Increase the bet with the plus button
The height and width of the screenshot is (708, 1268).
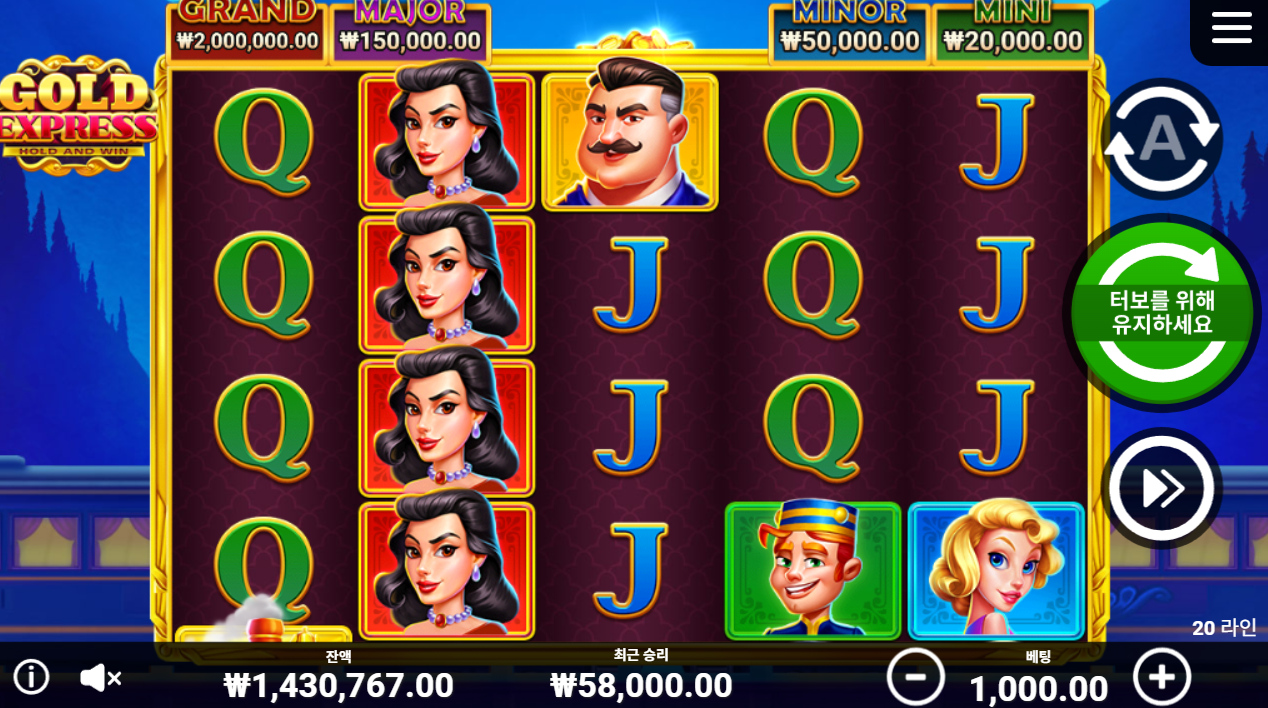point(1162,677)
